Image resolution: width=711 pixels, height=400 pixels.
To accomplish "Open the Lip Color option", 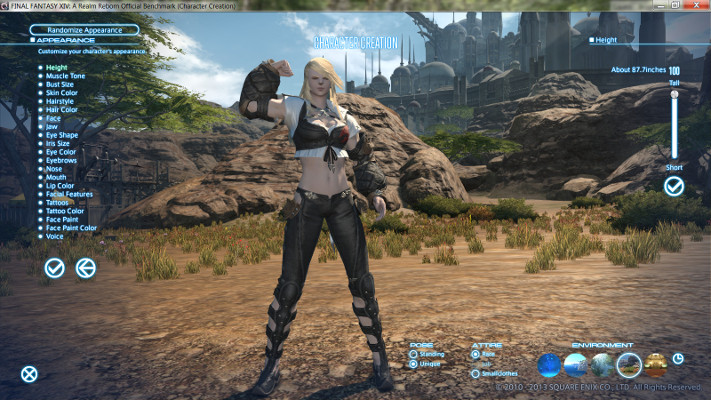I will pos(60,183).
